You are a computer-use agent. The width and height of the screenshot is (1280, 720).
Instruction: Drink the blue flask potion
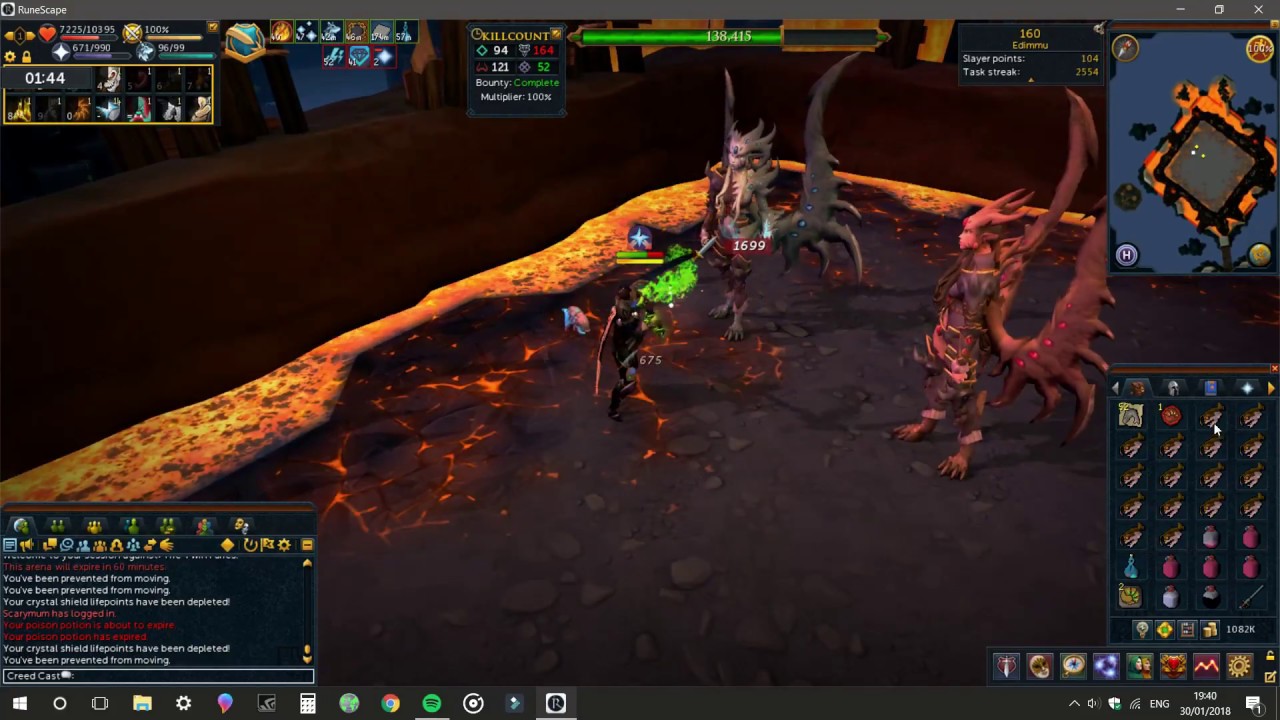tap(1130, 567)
